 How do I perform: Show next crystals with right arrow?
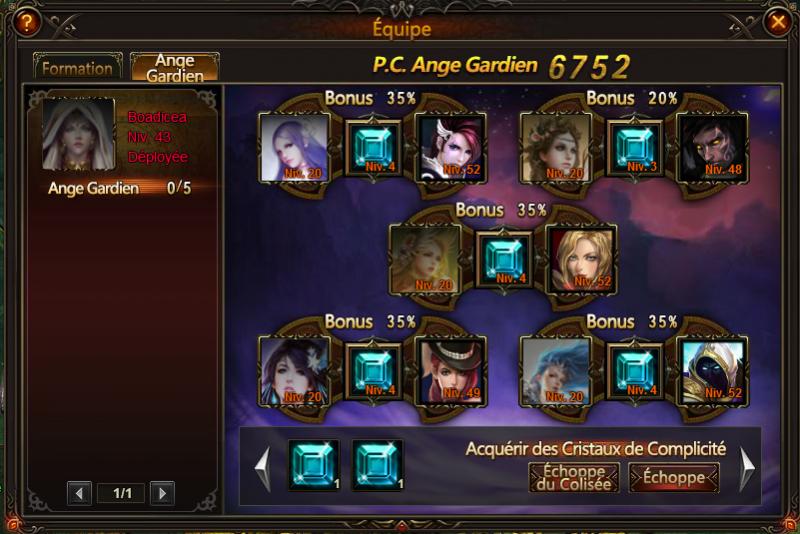(747, 467)
